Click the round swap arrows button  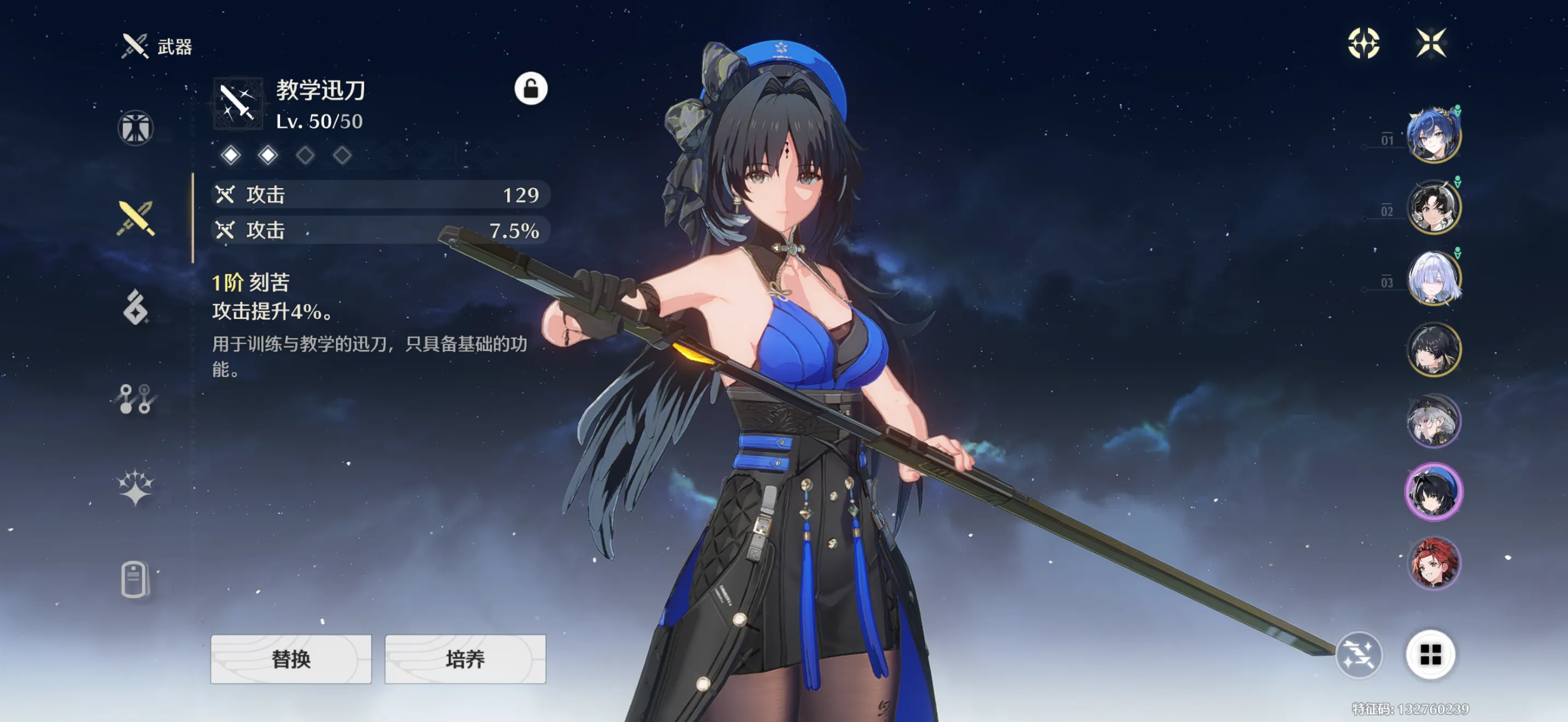(x=1359, y=655)
